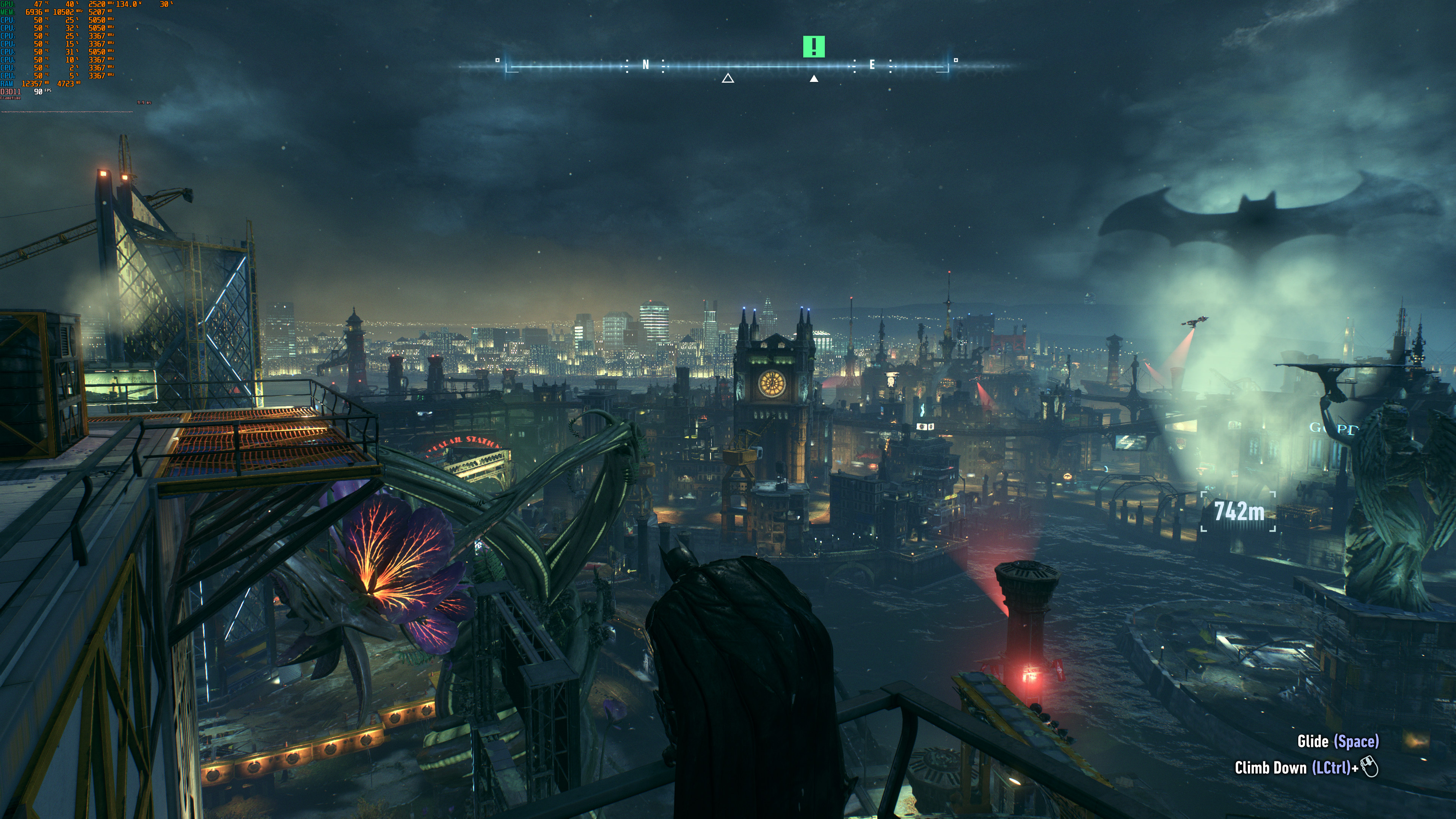This screenshot has height=819, width=1456.
Task: Select the hollow triangle compass marker
Action: click(728, 78)
